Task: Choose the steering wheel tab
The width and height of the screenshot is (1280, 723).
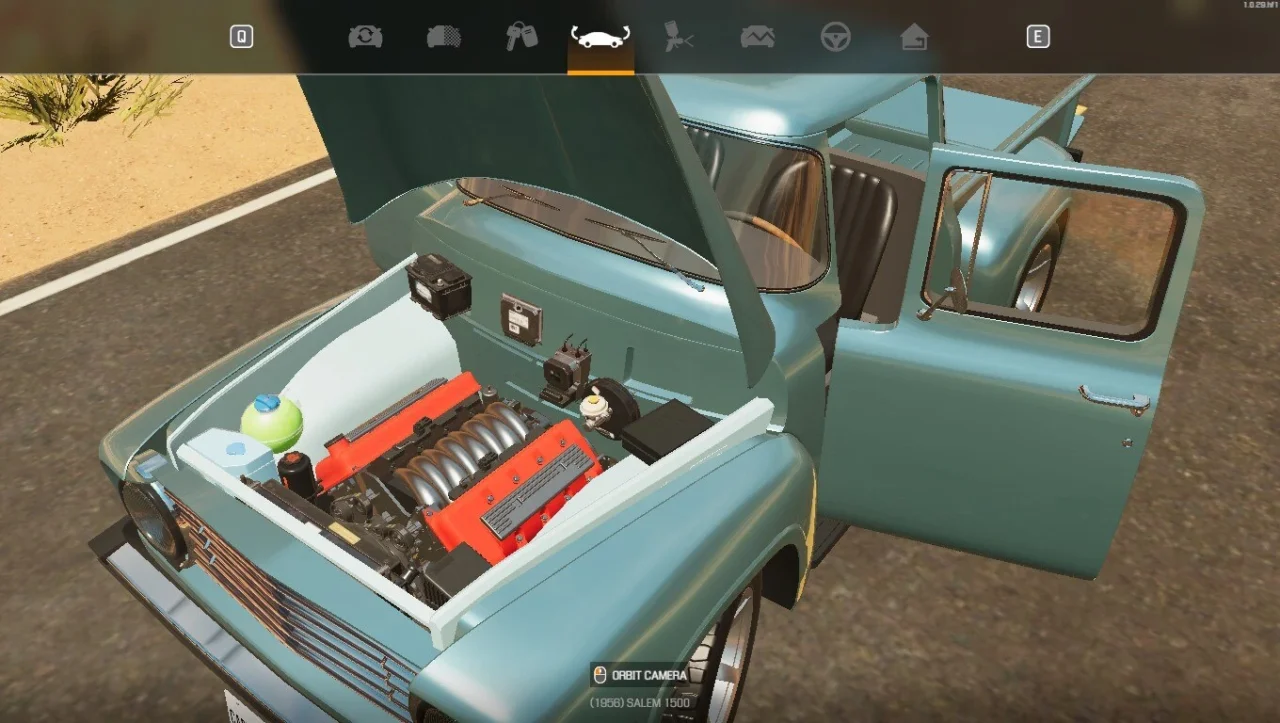Action: coord(835,37)
